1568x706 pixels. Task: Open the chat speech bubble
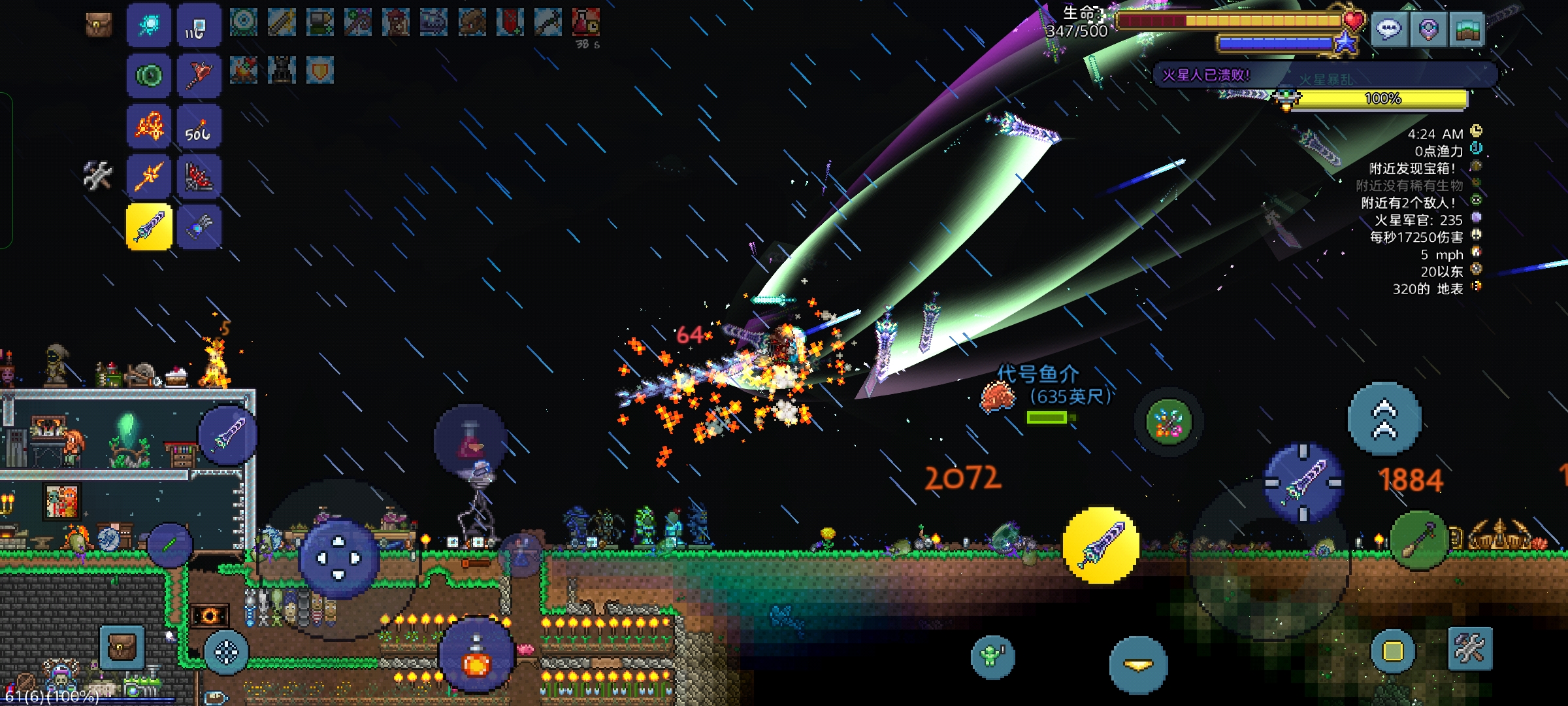(1389, 29)
